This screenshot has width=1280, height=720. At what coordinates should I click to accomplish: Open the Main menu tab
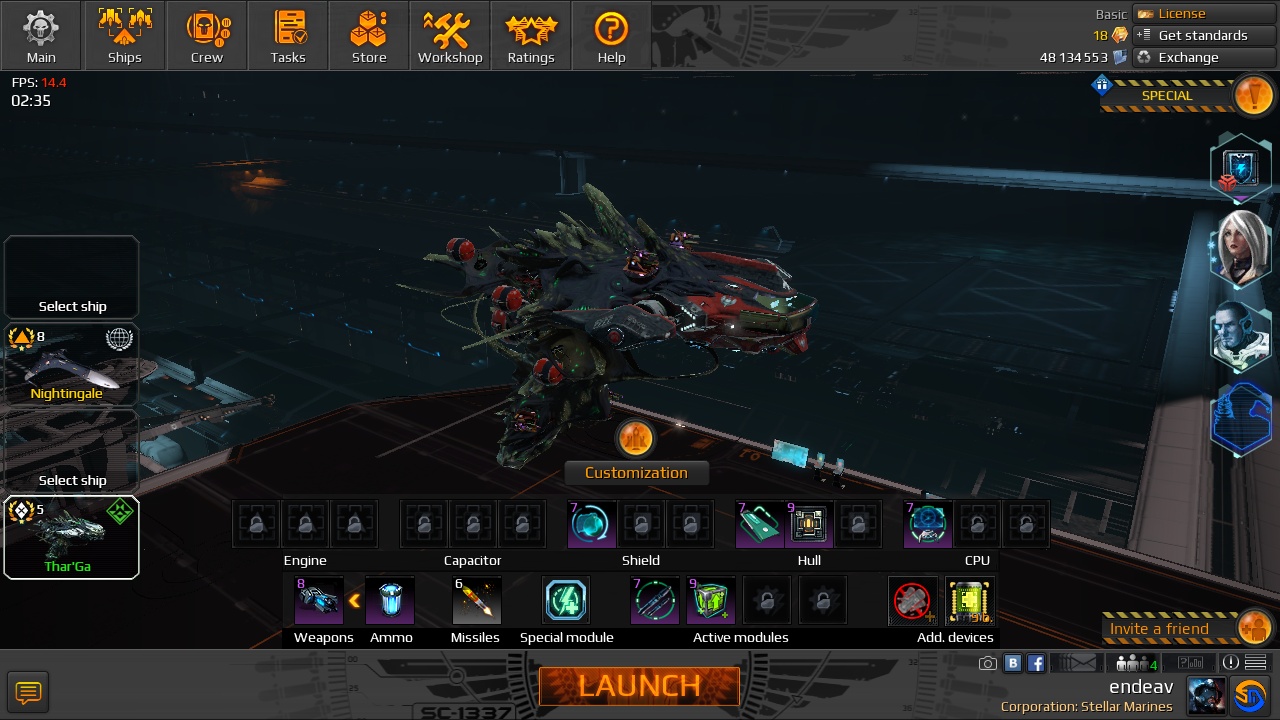[x=41, y=36]
